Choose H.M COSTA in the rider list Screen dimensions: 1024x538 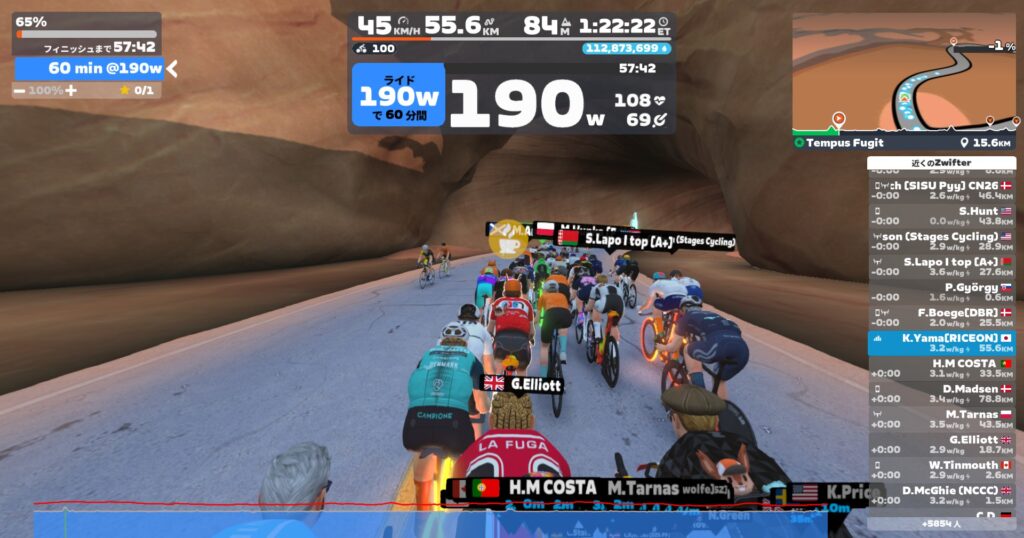[x=941, y=368]
